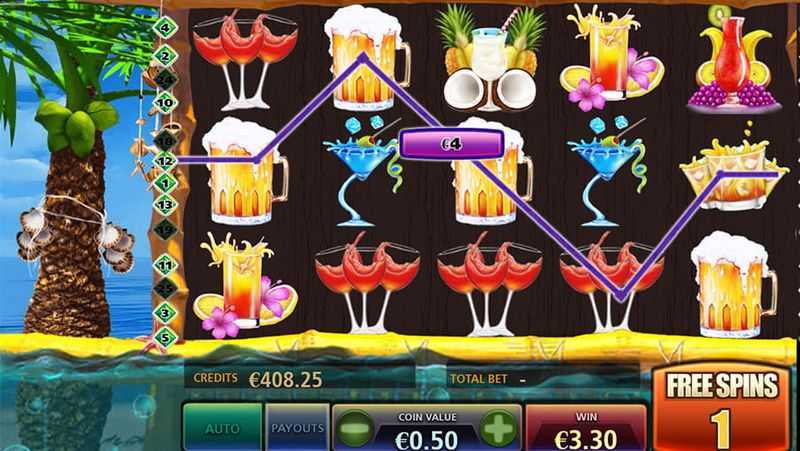Activate the Auto spin button
Viewport: 800px width, 451px height.
click(x=222, y=428)
